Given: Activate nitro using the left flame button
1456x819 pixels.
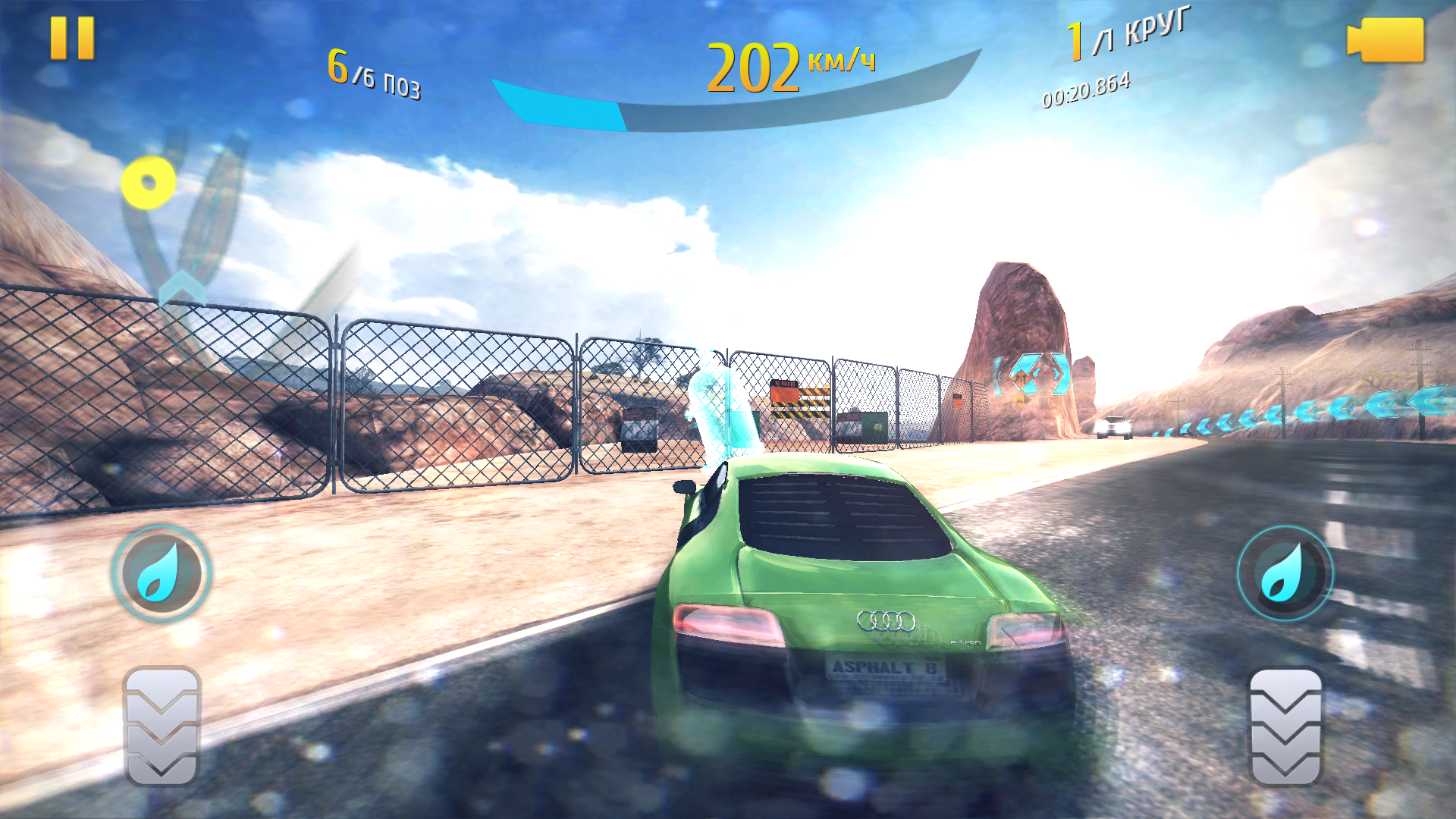Looking at the screenshot, I should point(161,573).
